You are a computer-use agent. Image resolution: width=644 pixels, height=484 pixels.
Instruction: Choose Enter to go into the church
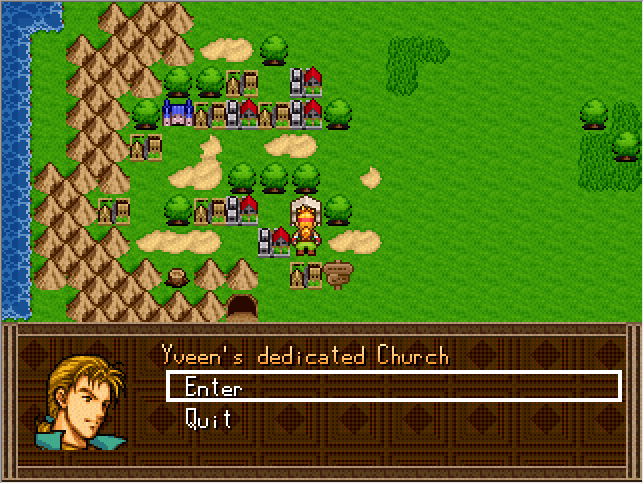(x=213, y=387)
